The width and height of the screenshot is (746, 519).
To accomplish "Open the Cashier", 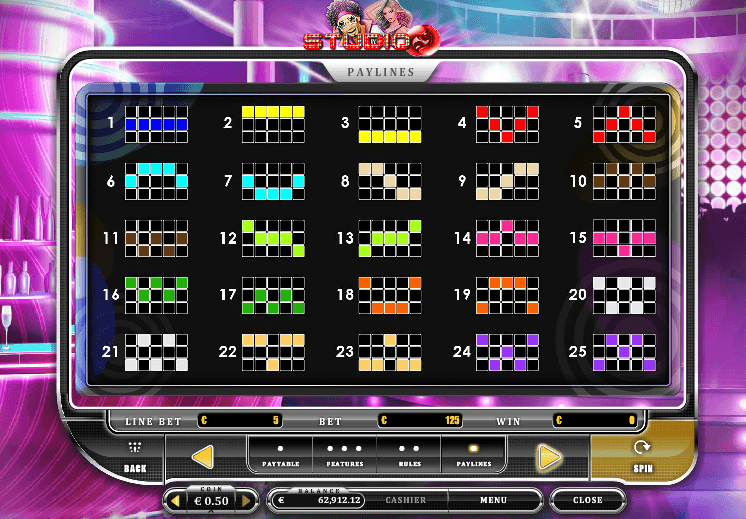I will point(405,500).
